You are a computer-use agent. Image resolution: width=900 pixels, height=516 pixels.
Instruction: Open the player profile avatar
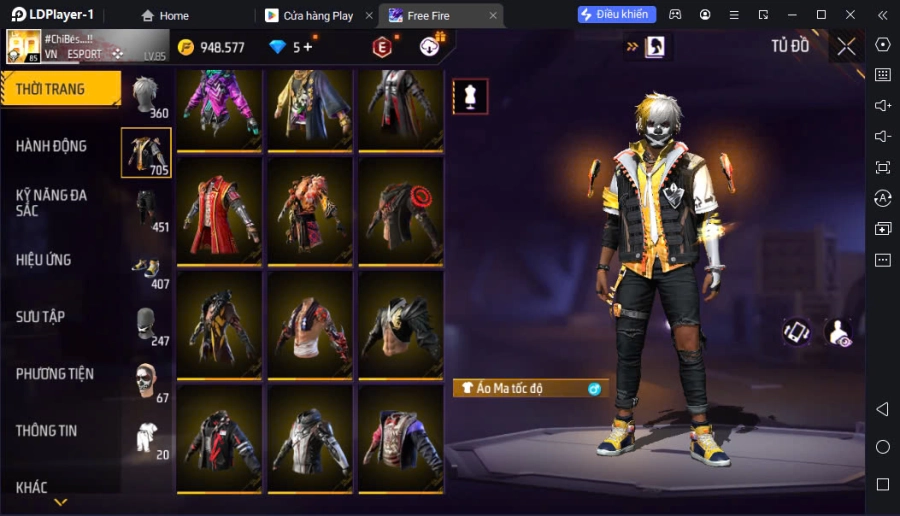tap(24, 46)
